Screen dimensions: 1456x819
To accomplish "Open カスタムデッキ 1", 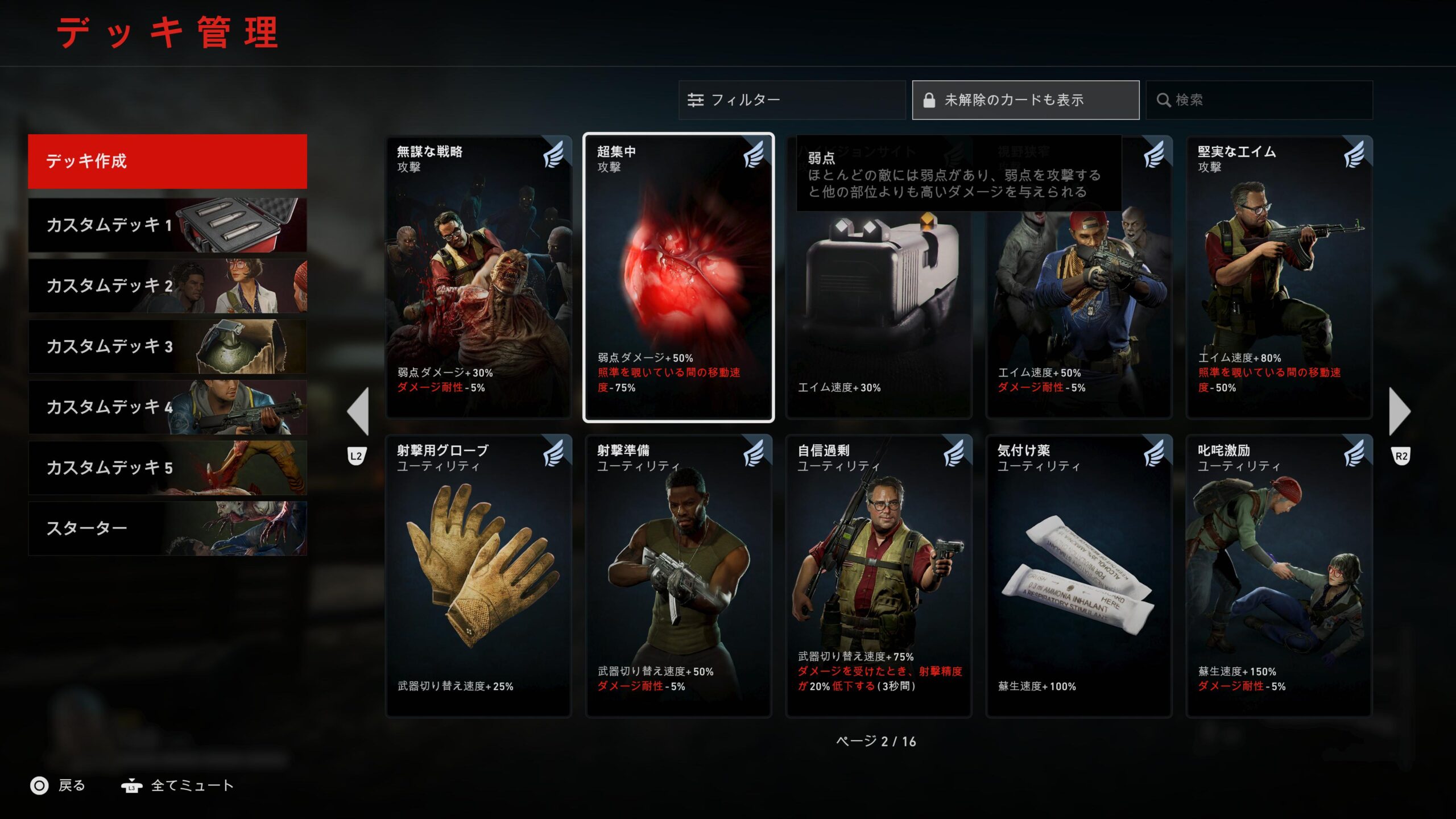I will (167, 225).
